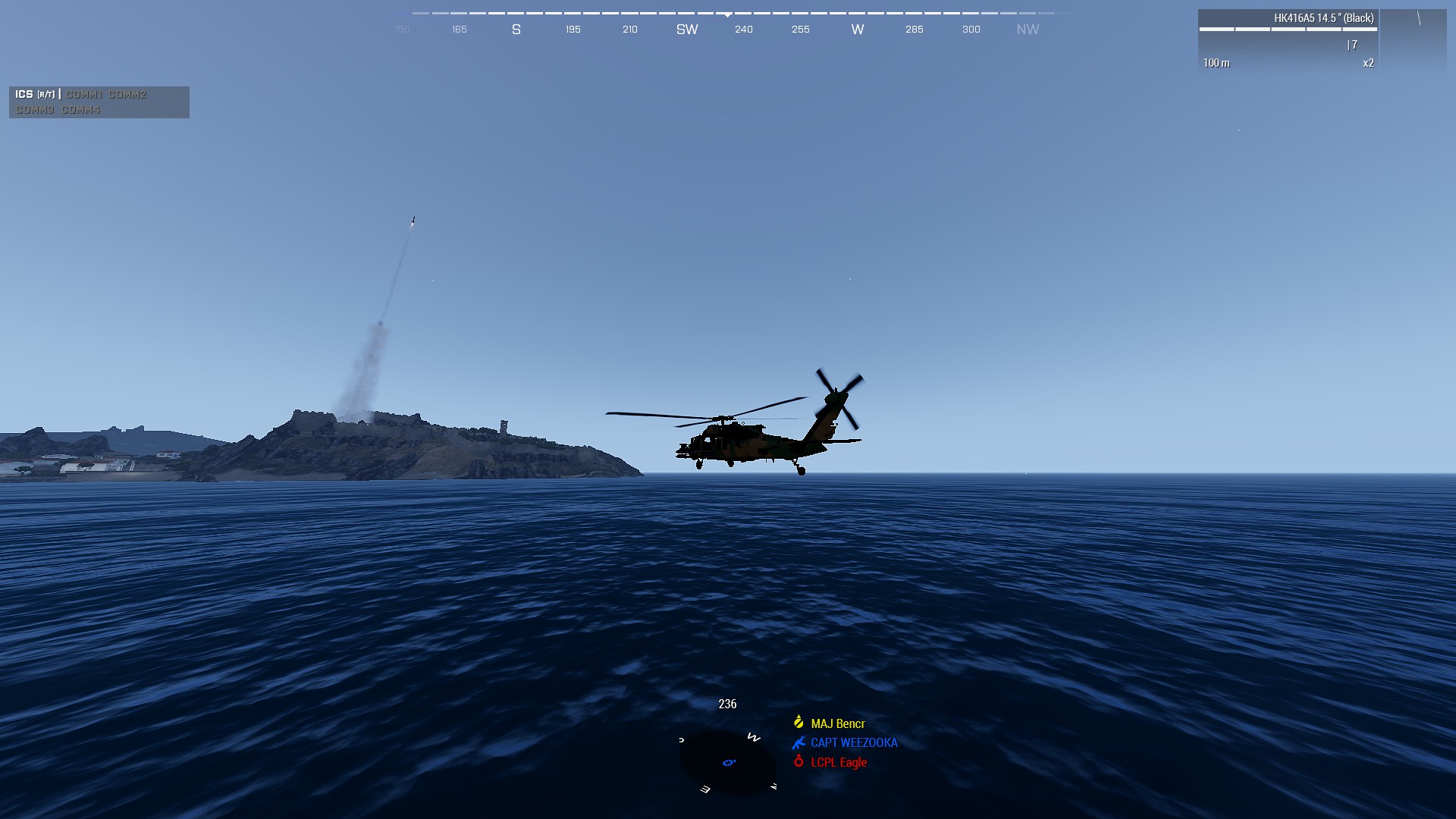Click CAPT WEEZOOKA's gunner role icon
The width and height of the screenshot is (1456, 819).
click(x=799, y=743)
